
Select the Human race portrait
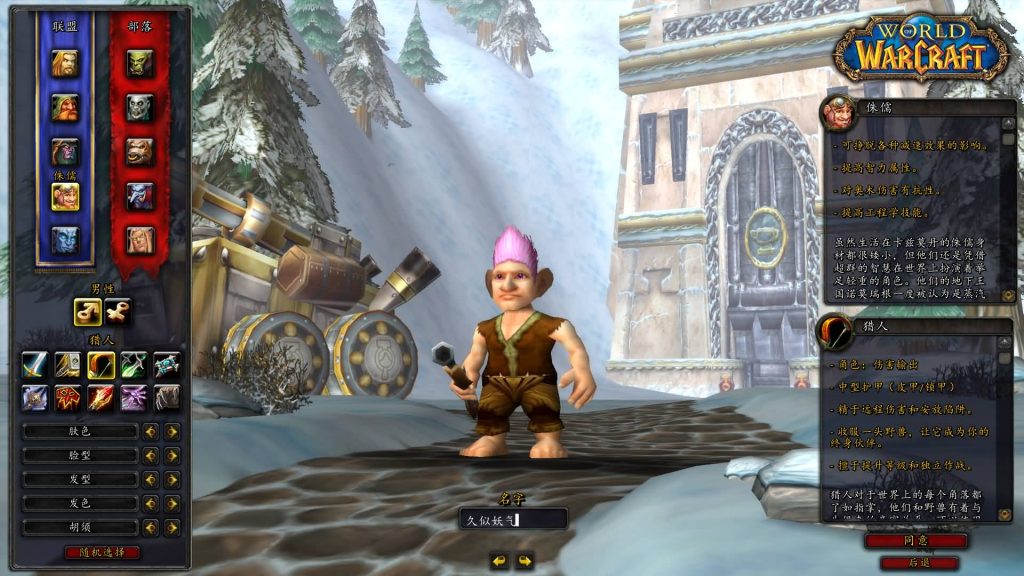coord(65,63)
